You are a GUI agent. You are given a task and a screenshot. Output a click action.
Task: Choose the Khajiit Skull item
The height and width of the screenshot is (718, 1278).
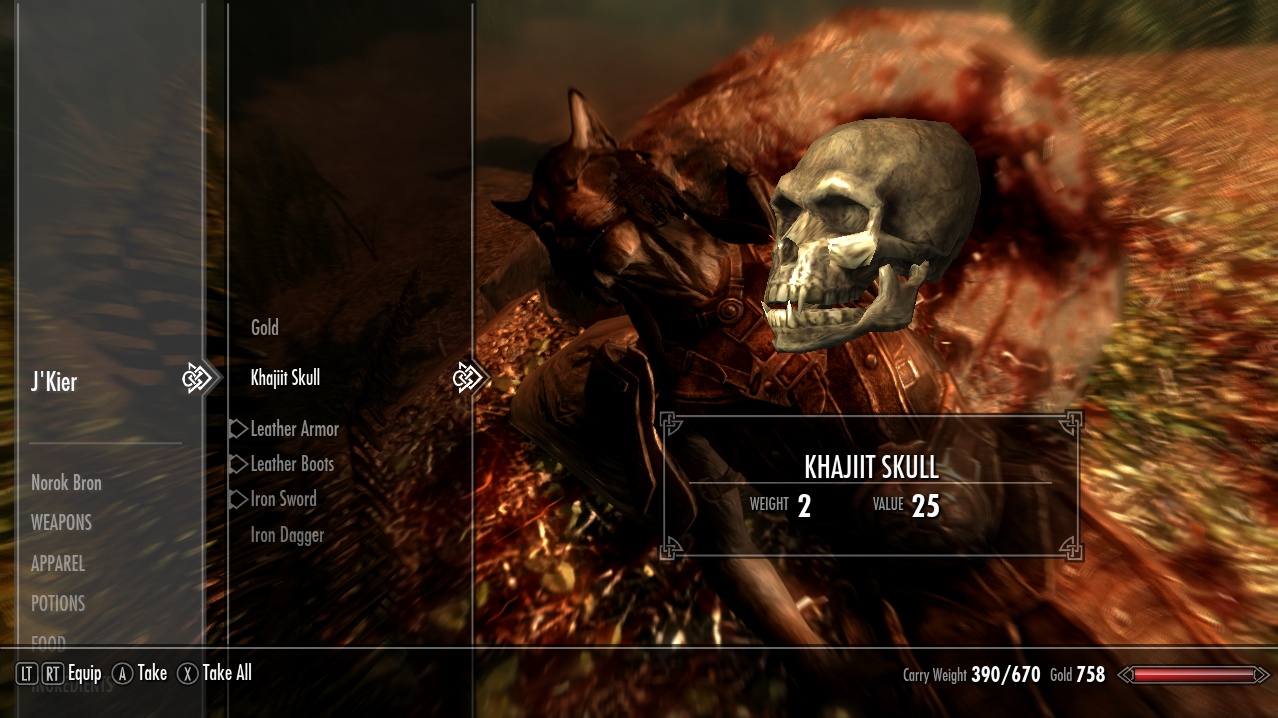point(285,378)
